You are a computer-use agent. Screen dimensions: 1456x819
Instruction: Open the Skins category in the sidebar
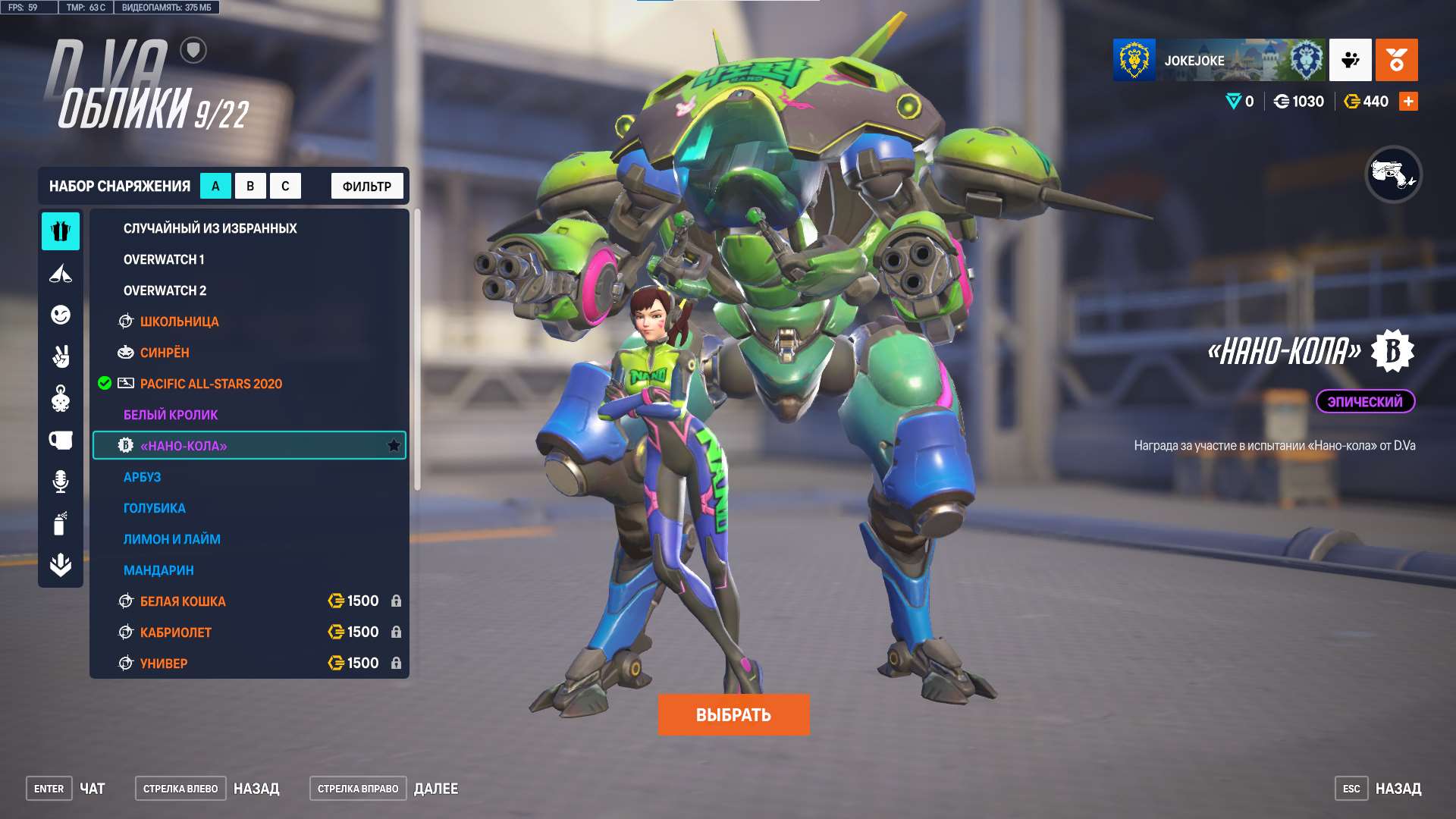pyautogui.click(x=61, y=233)
